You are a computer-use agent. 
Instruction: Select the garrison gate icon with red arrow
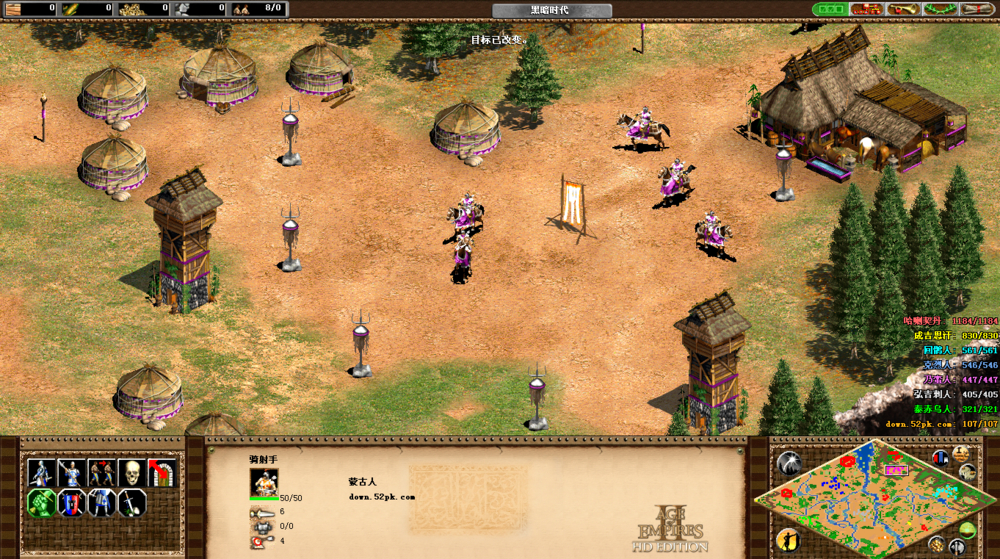pyautogui.click(x=161, y=472)
